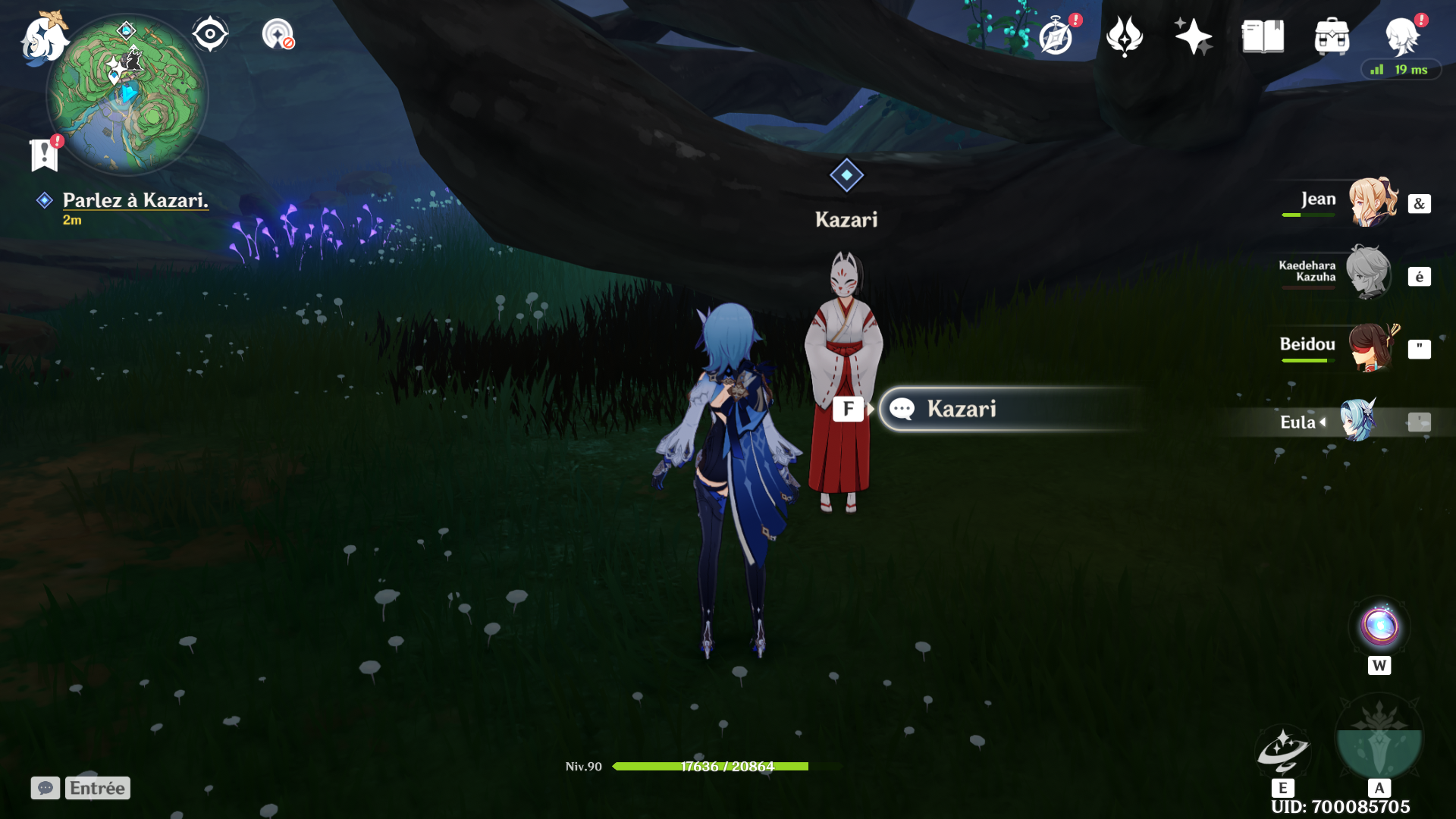This screenshot has height=819, width=1456.
Task: Select Eula in party list
Action: tap(1357, 421)
